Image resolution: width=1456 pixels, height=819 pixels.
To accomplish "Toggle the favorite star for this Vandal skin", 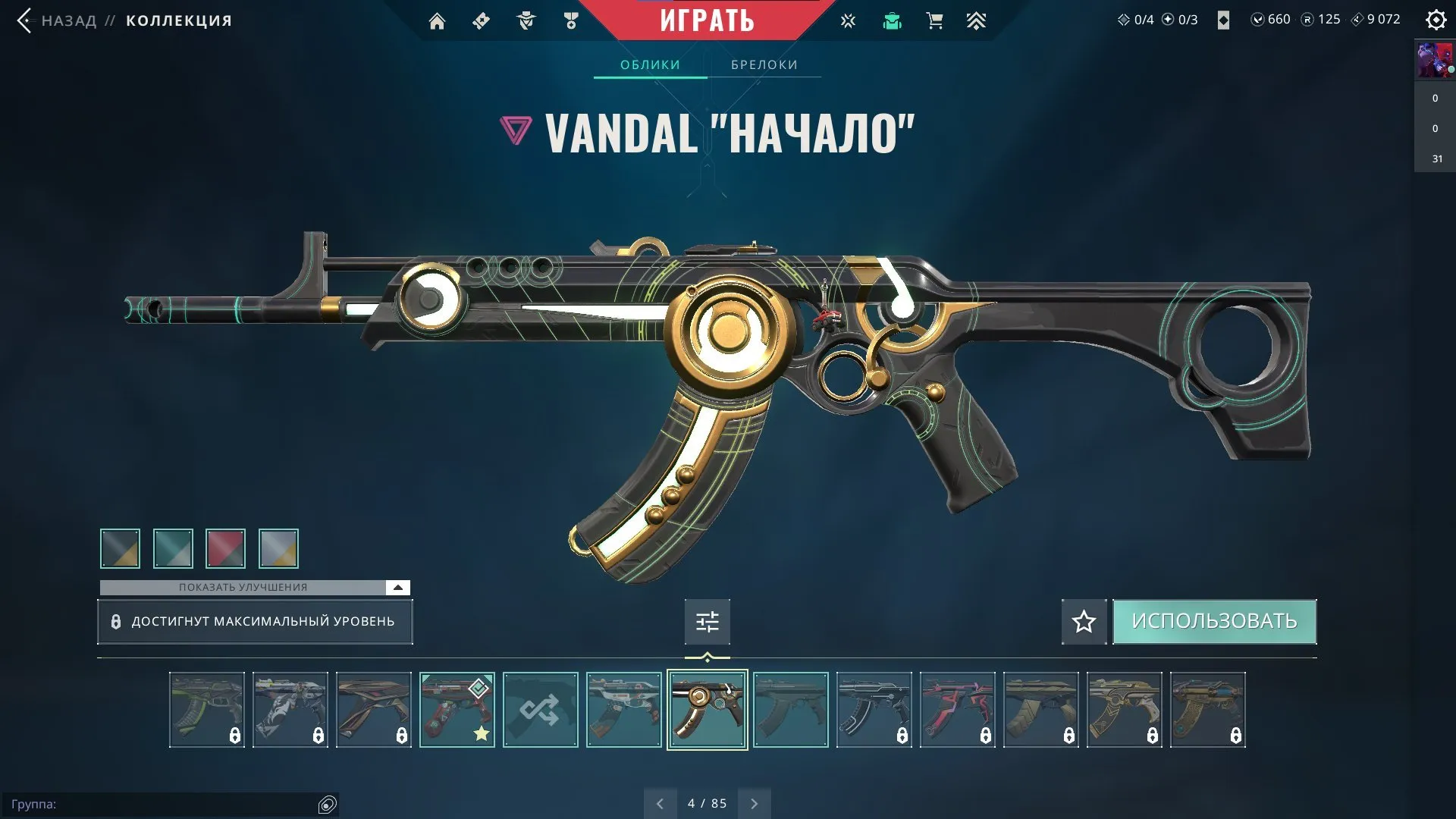I will pyautogui.click(x=1084, y=621).
